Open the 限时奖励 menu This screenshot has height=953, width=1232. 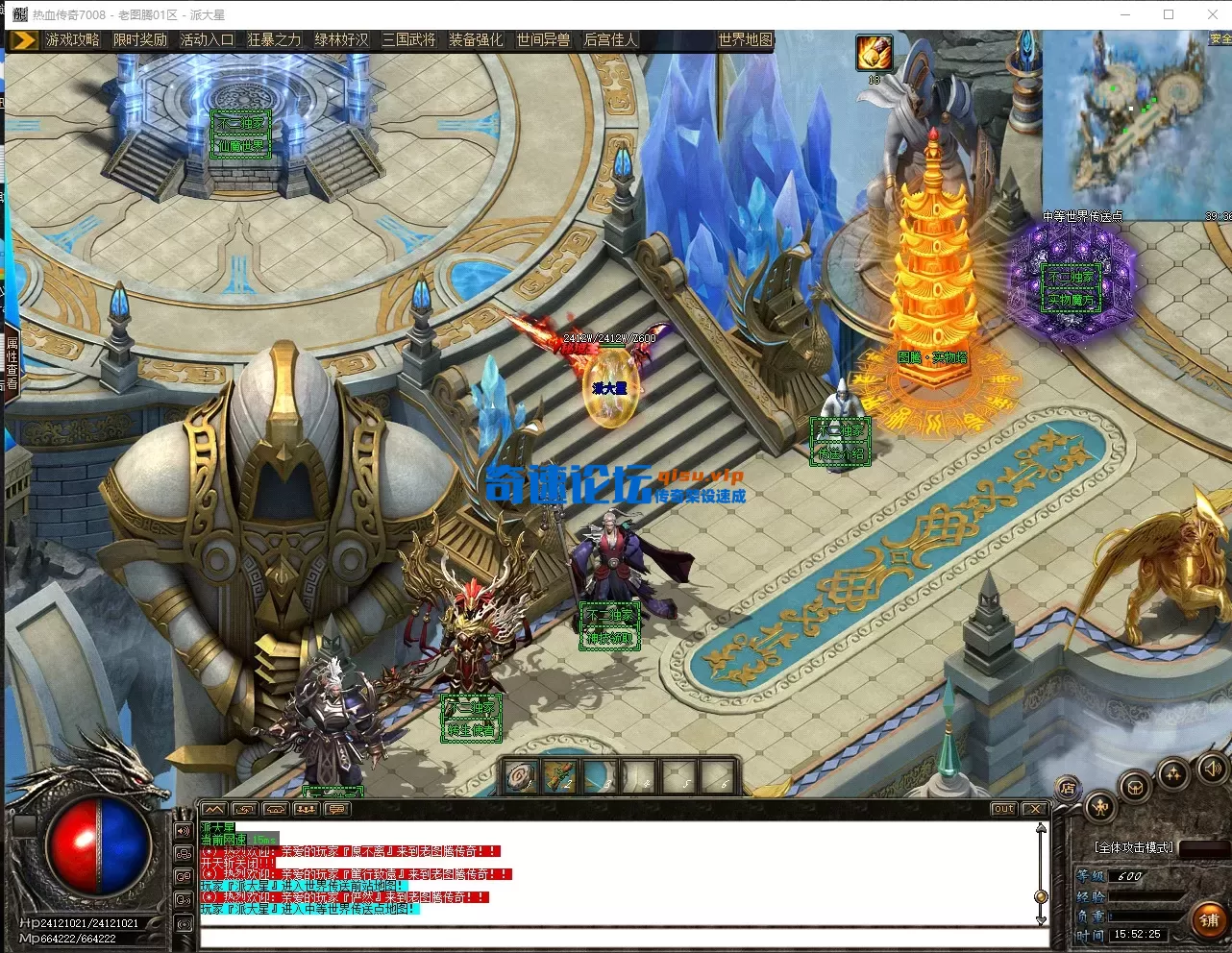[x=140, y=39]
